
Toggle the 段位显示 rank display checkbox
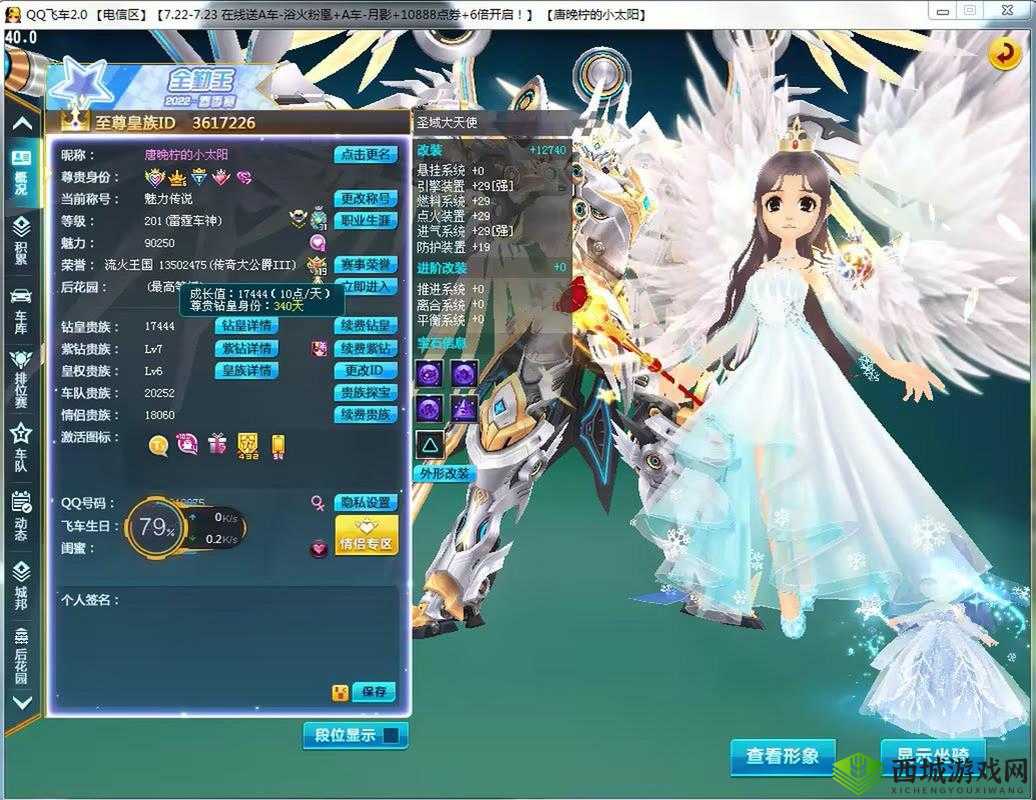click(390, 736)
